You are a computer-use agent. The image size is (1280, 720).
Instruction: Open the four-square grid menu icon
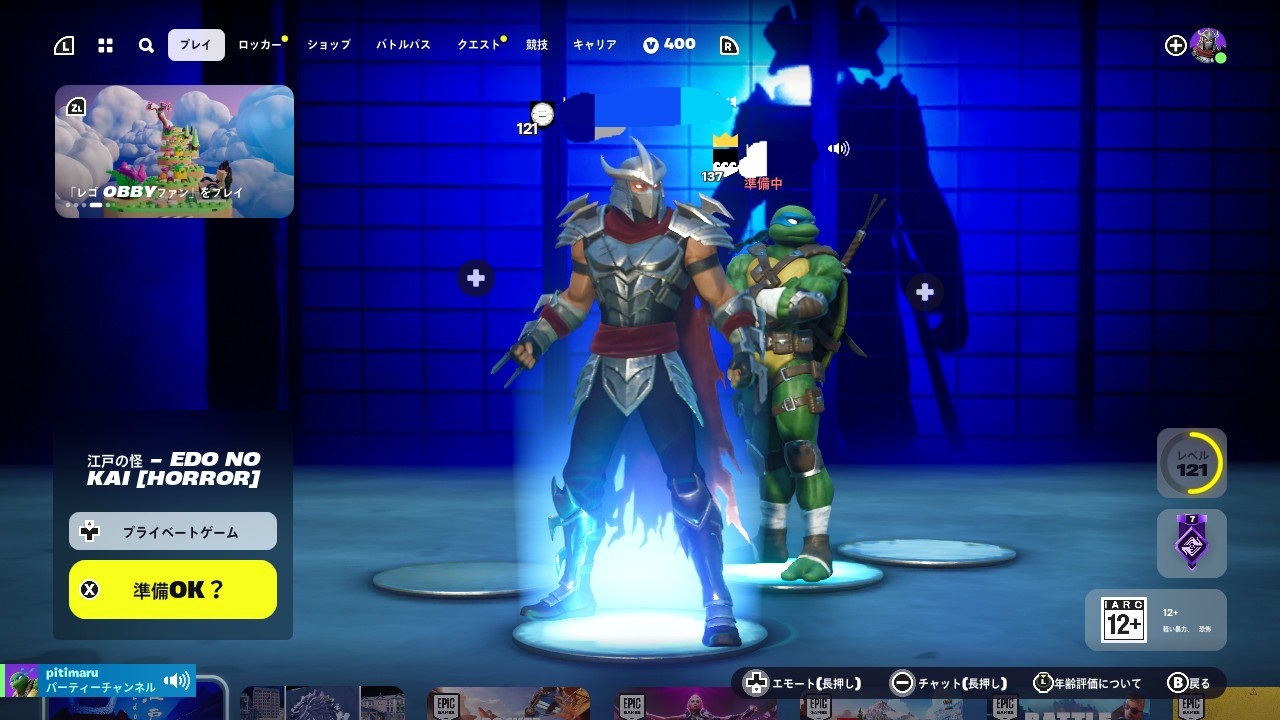tap(105, 45)
